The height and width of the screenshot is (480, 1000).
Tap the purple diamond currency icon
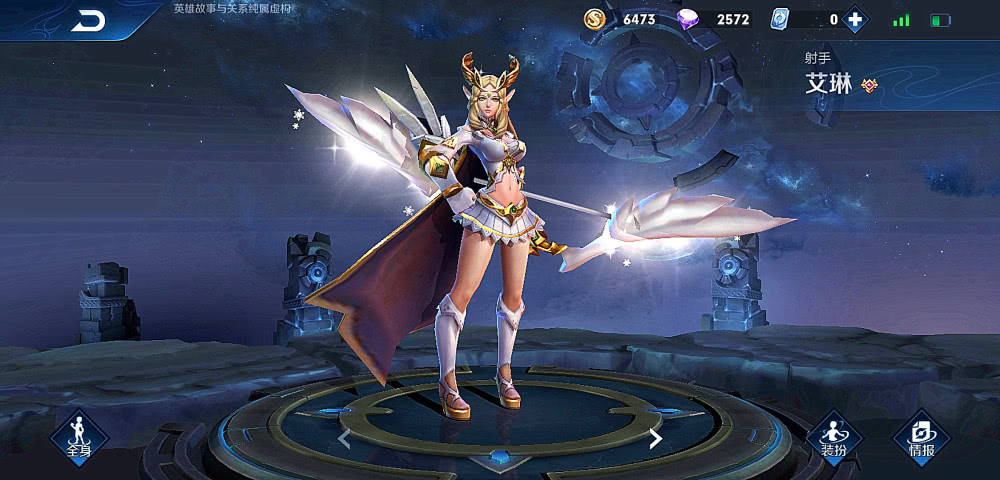tap(688, 19)
